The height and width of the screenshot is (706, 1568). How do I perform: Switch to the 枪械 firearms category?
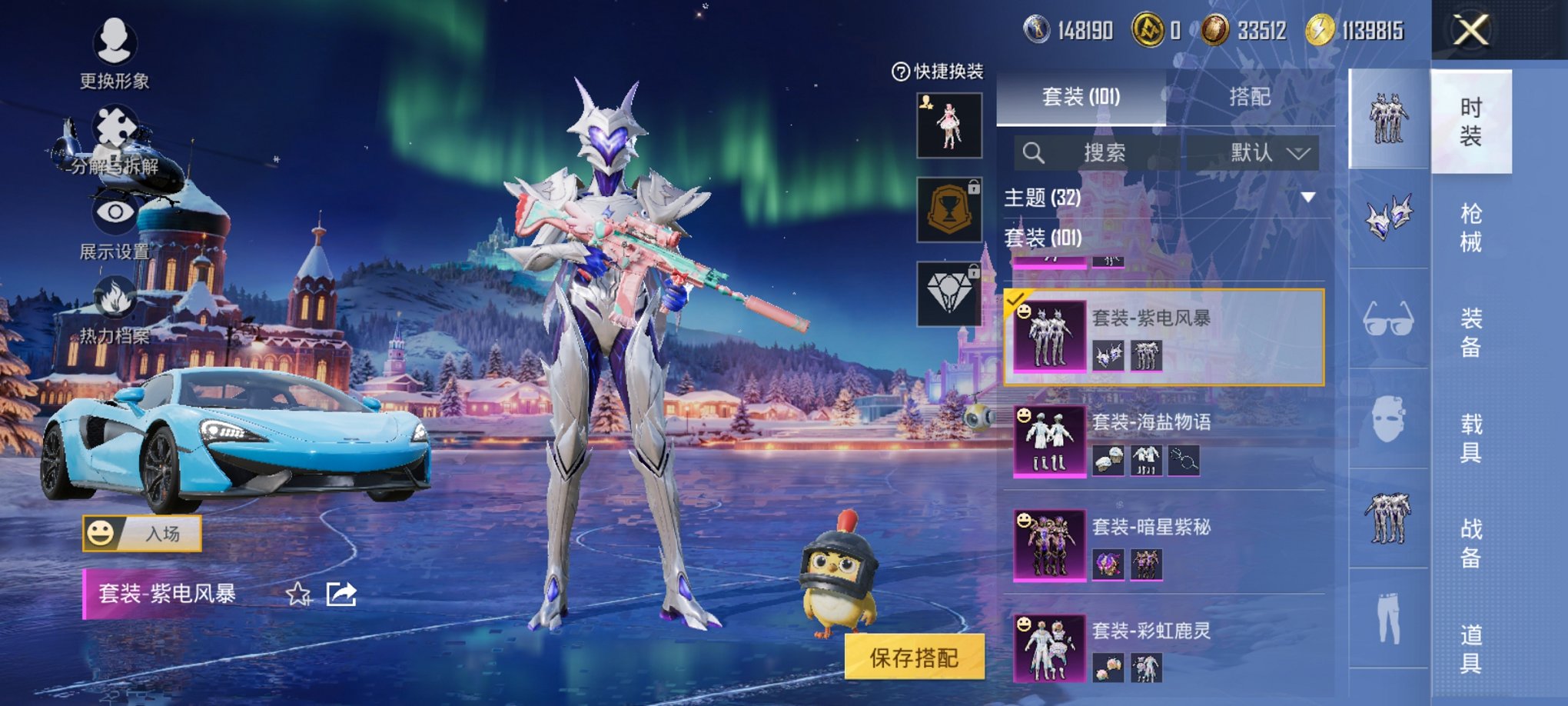tap(1470, 227)
